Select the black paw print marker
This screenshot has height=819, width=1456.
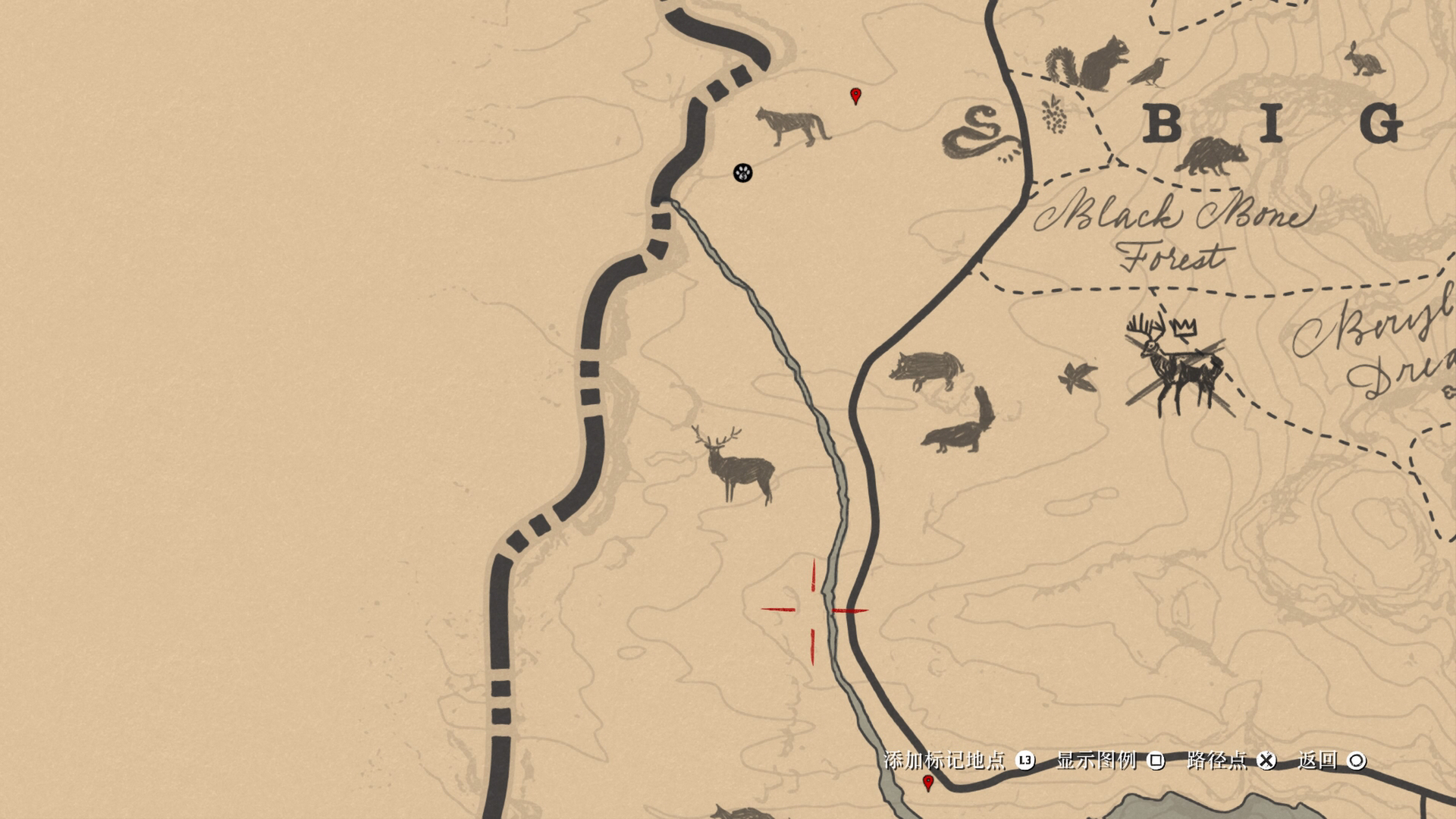tap(743, 173)
